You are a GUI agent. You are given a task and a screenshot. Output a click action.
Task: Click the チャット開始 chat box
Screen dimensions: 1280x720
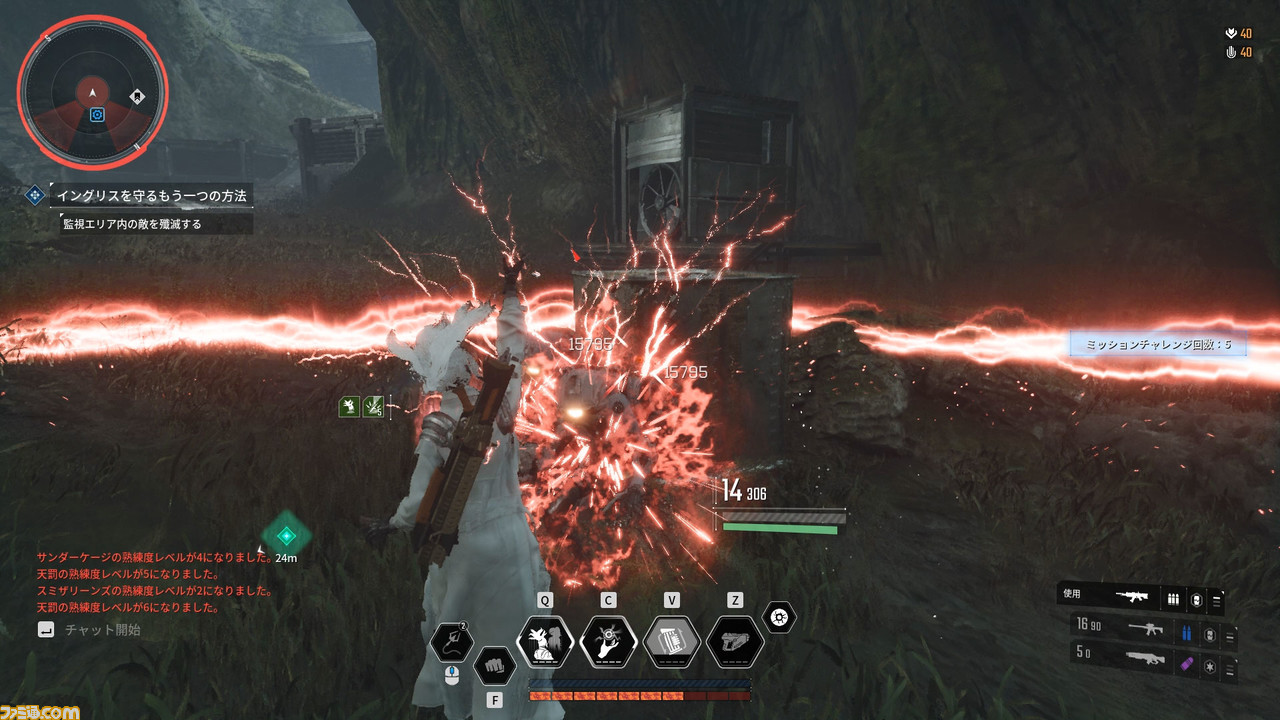click(x=102, y=630)
